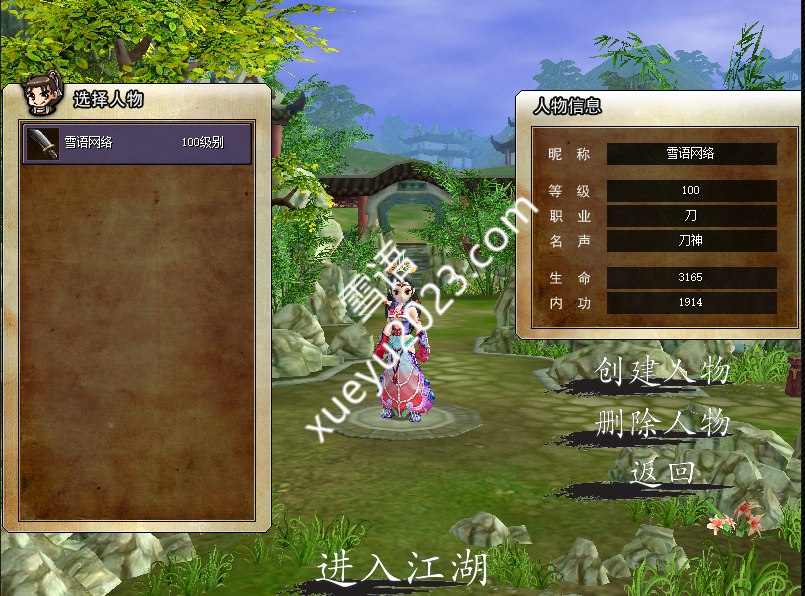Enter the game with 进入江湖
The height and width of the screenshot is (596, 805).
click(x=403, y=568)
